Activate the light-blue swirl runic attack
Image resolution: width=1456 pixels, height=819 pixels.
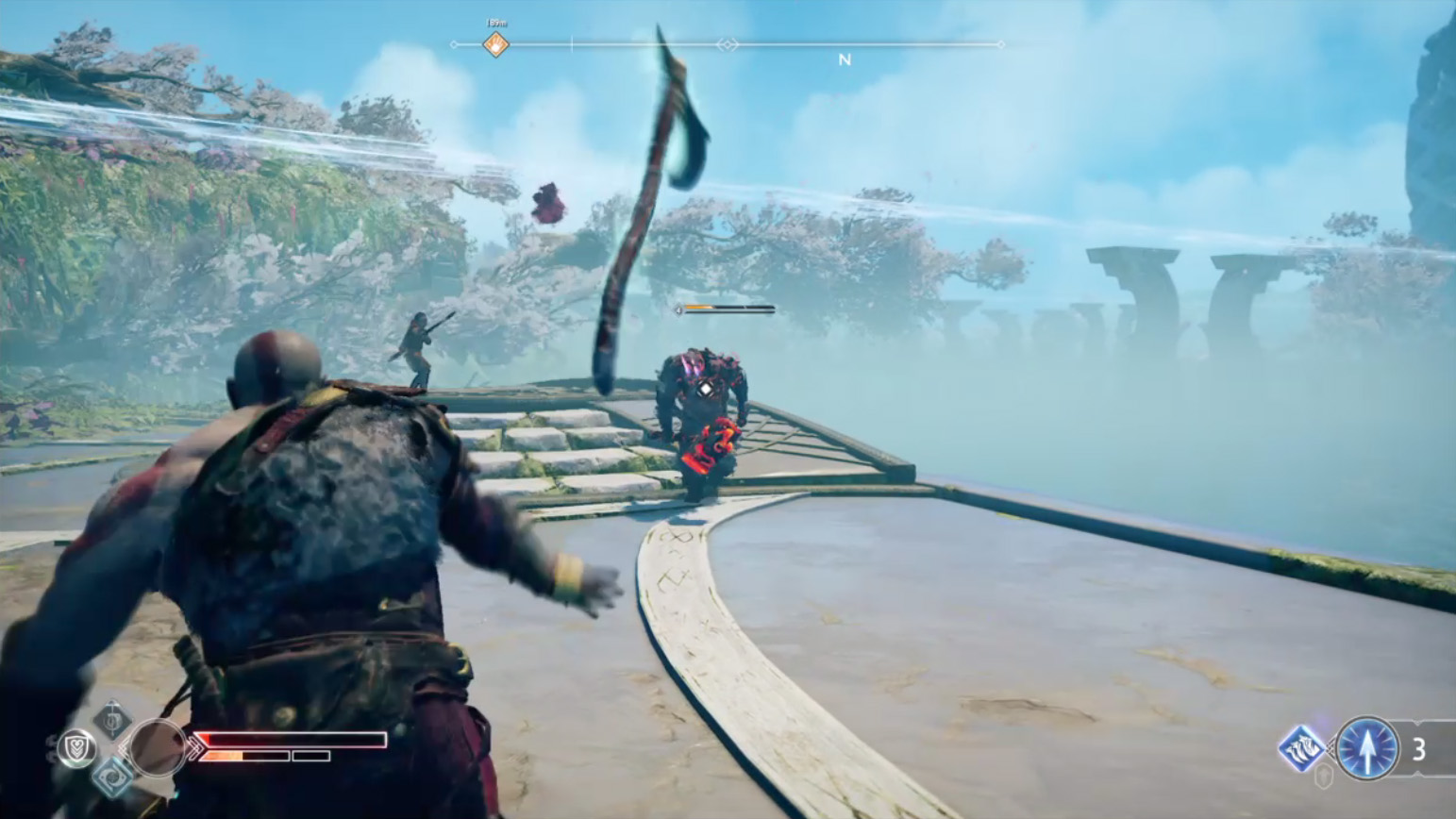[113, 777]
